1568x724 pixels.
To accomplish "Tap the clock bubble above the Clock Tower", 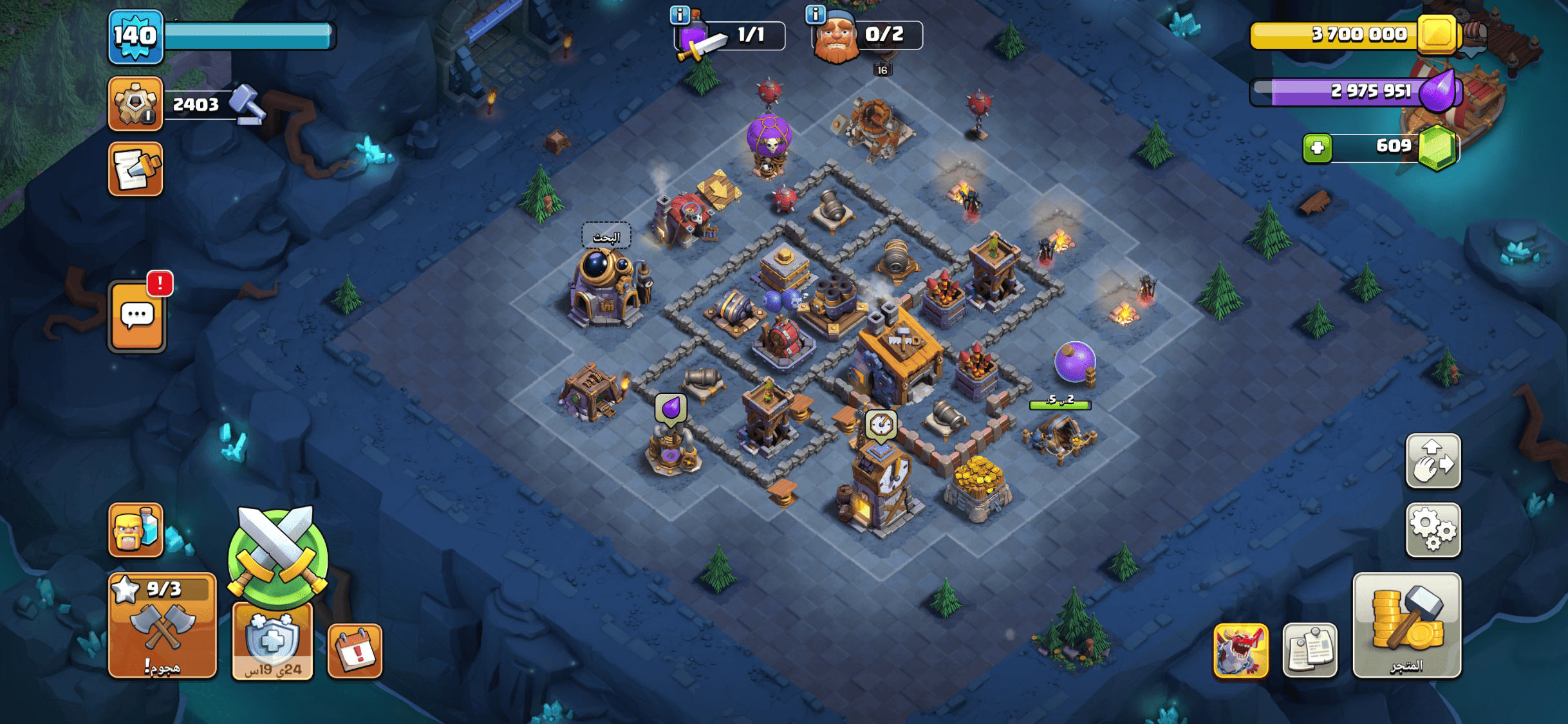I will point(881,425).
